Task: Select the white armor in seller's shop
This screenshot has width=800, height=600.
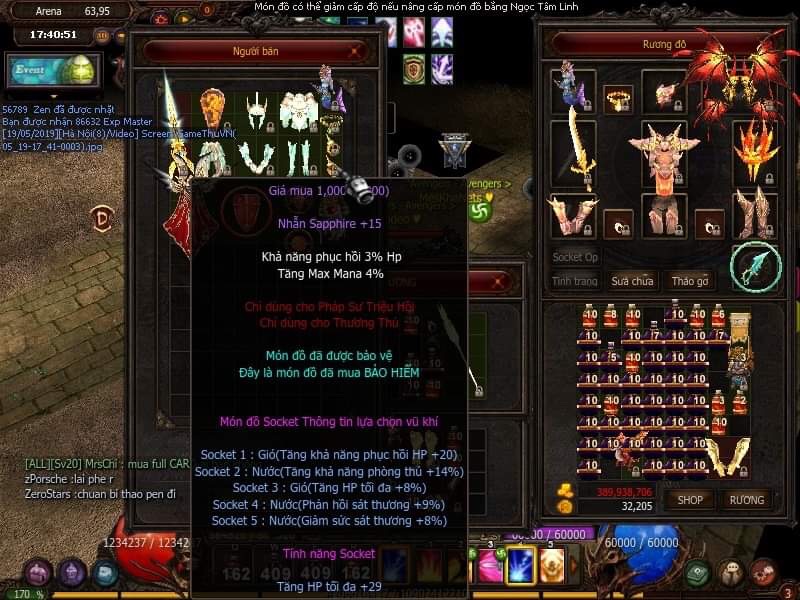Action: click(299, 112)
